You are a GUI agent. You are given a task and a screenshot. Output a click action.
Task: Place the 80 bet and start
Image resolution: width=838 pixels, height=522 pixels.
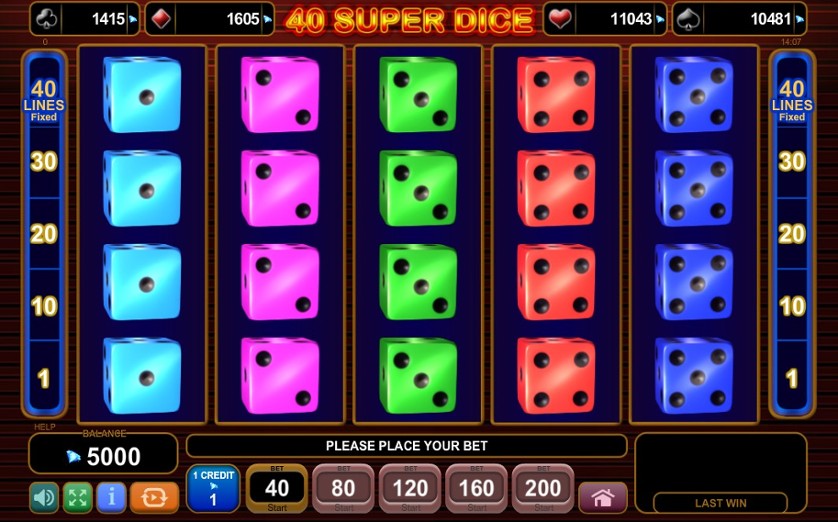343,488
